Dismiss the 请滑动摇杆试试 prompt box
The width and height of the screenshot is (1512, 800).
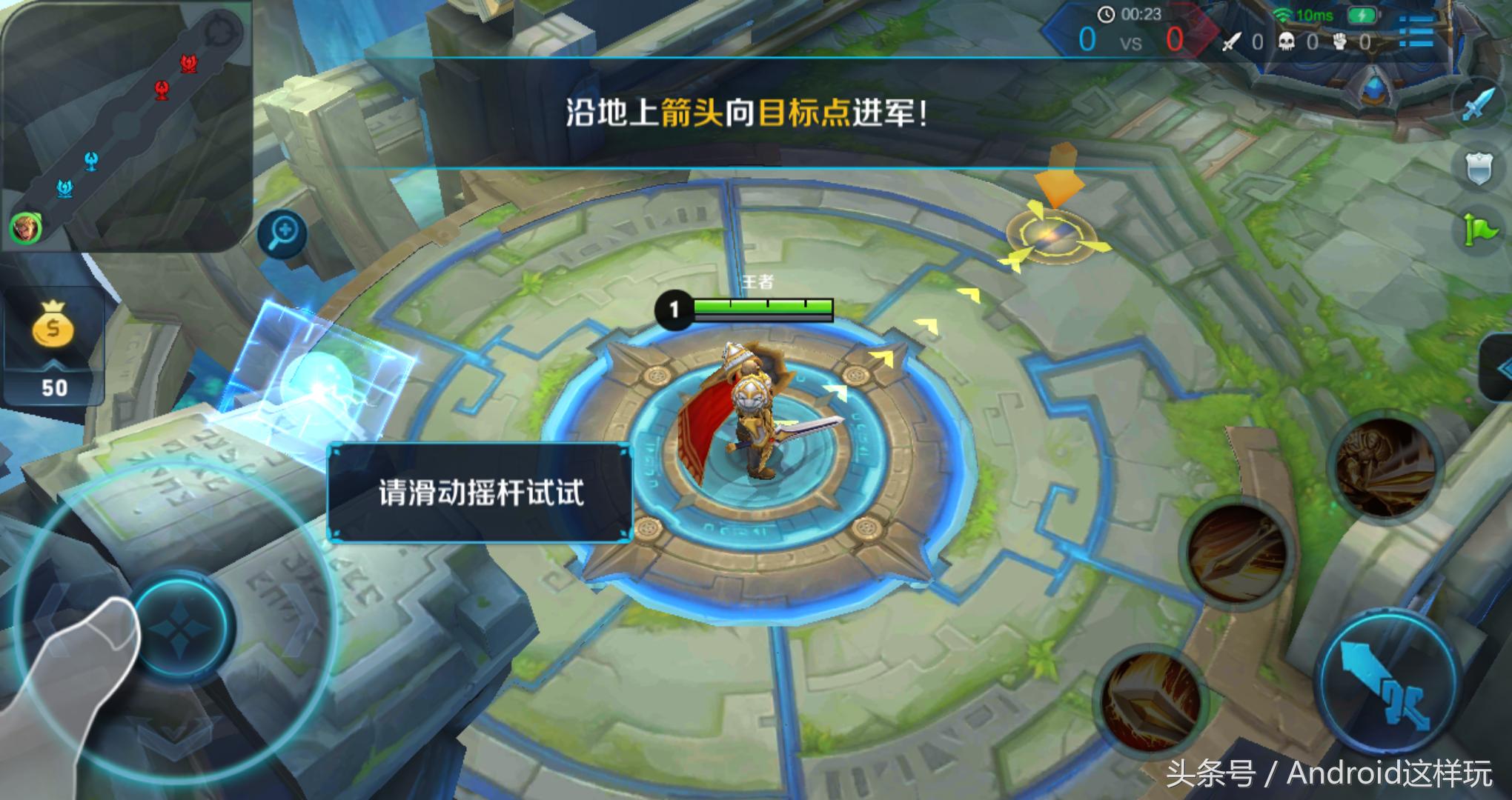[482, 493]
